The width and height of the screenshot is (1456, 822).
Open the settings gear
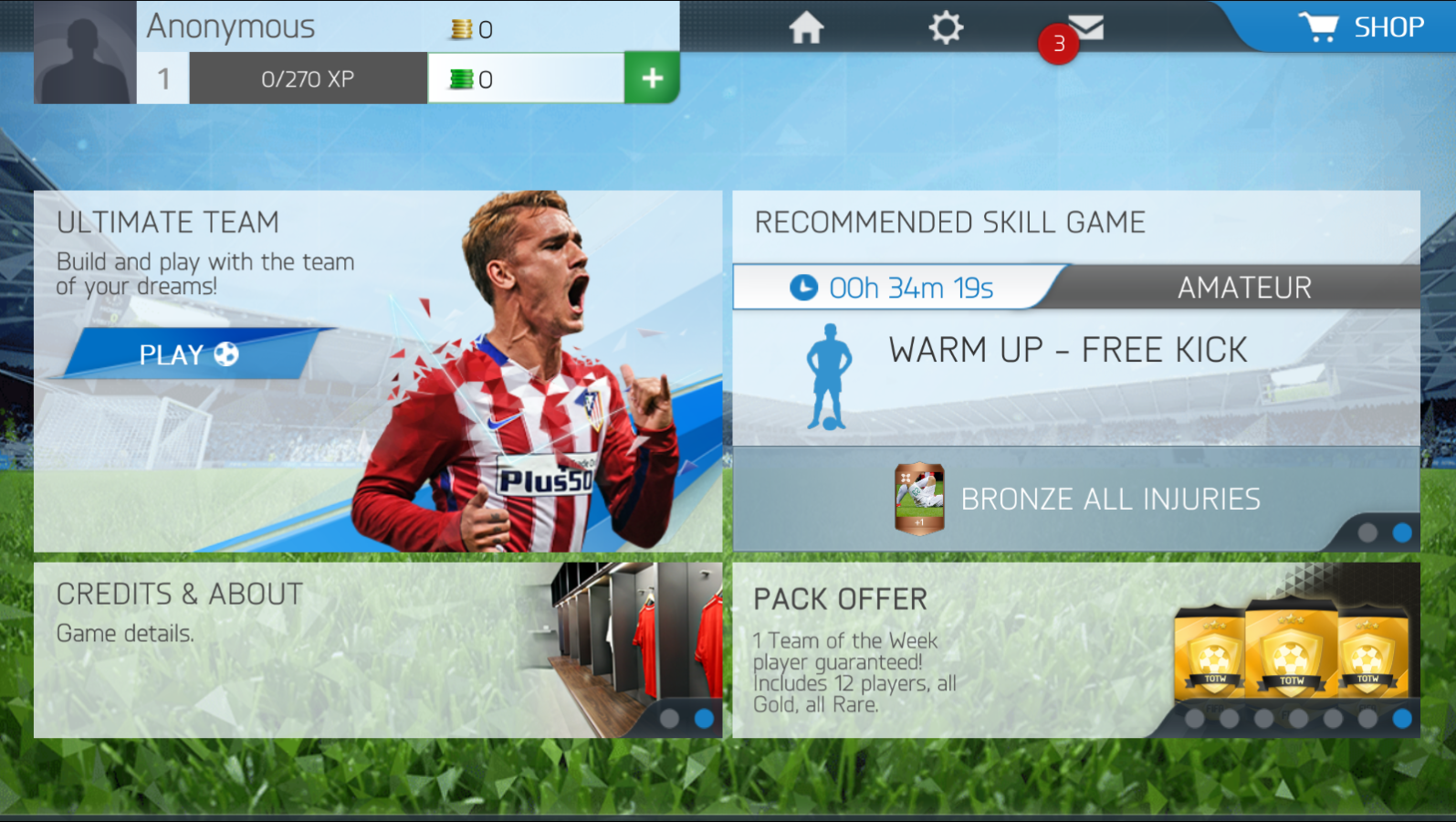pos(946,27)
